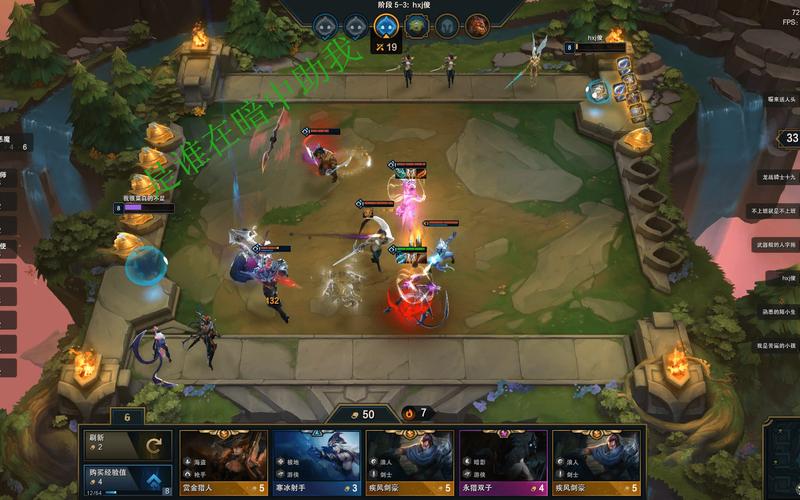
Task: Select player 不上班就是不上班 in player list
Action: (x=776, y=211)
